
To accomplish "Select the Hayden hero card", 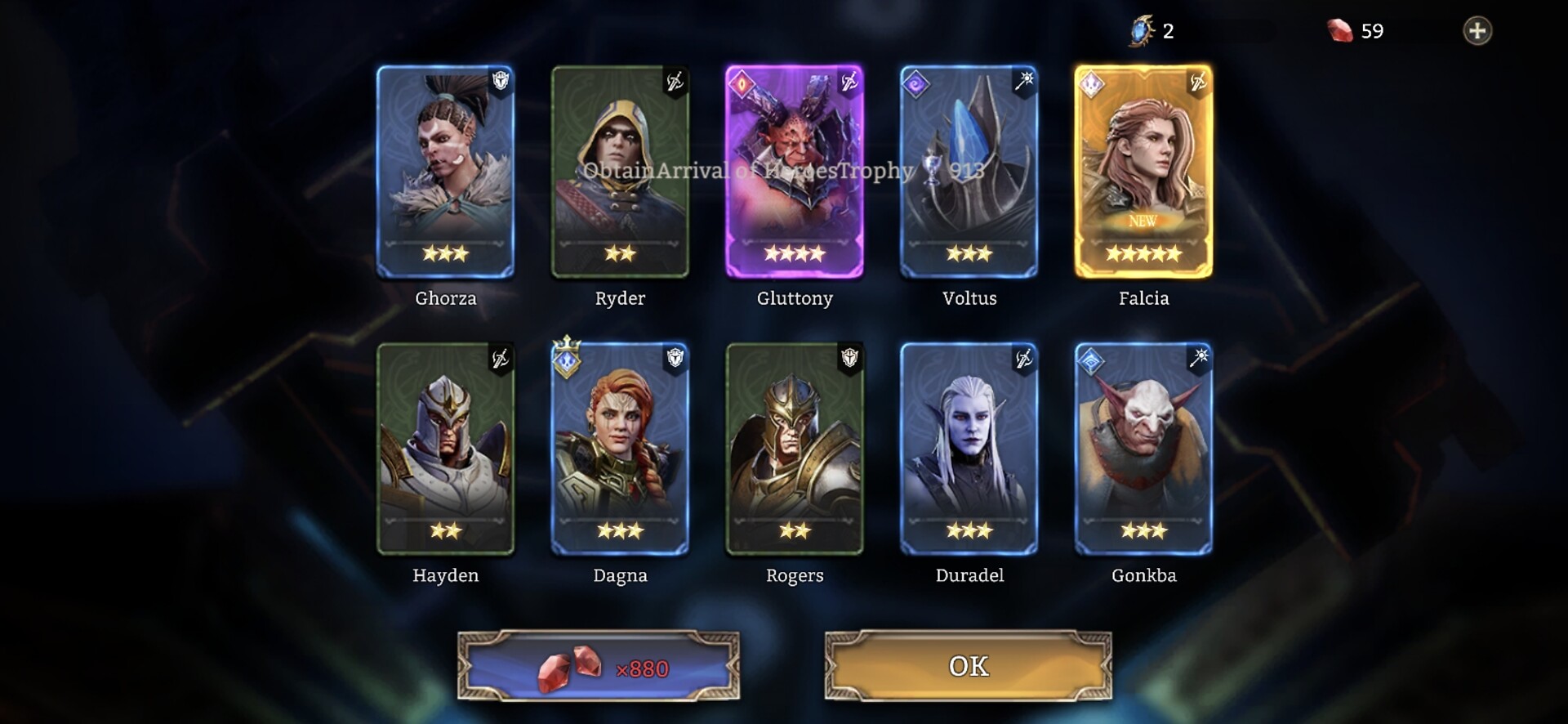I will point(446,449).
